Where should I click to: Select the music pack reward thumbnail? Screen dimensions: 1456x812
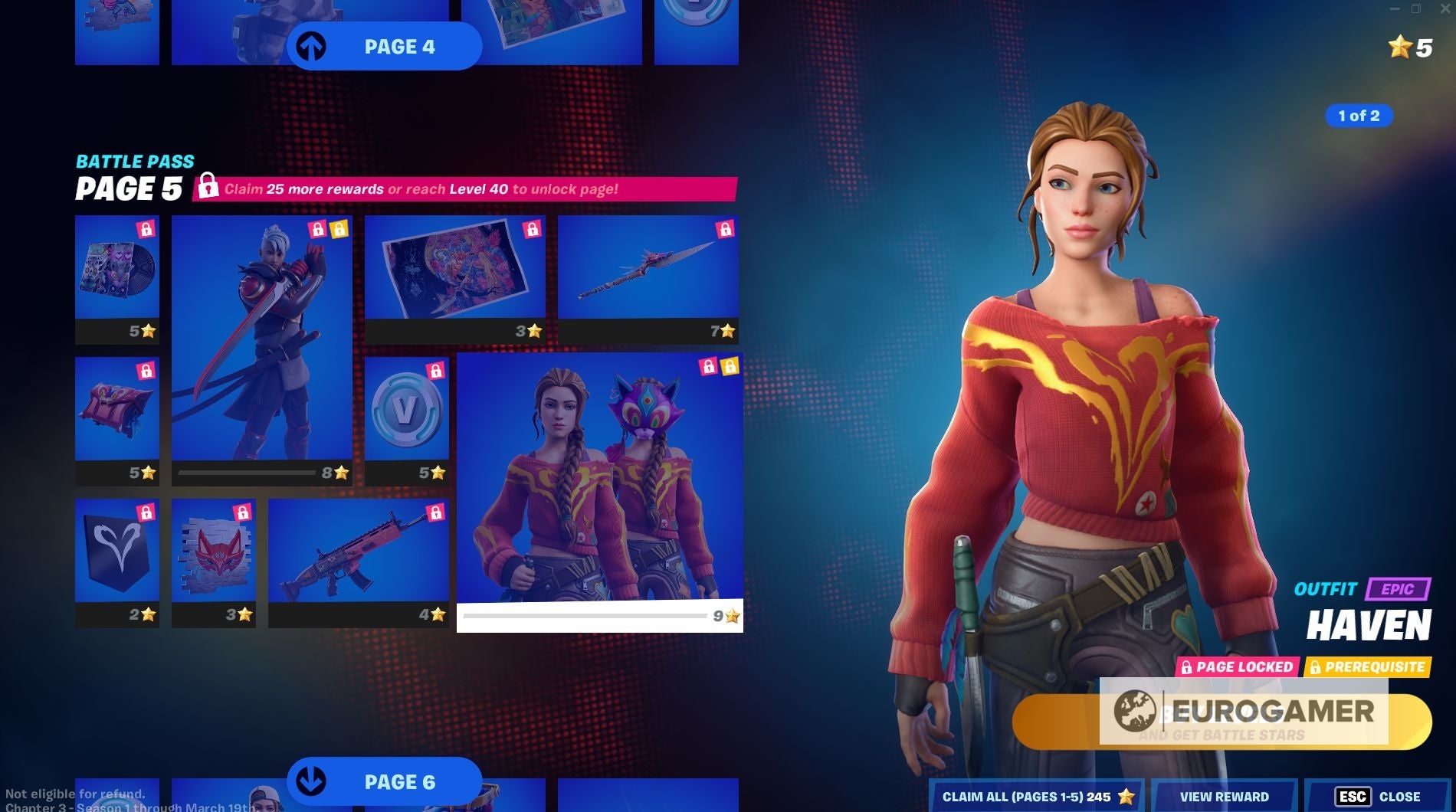click(x=116, y=268)
